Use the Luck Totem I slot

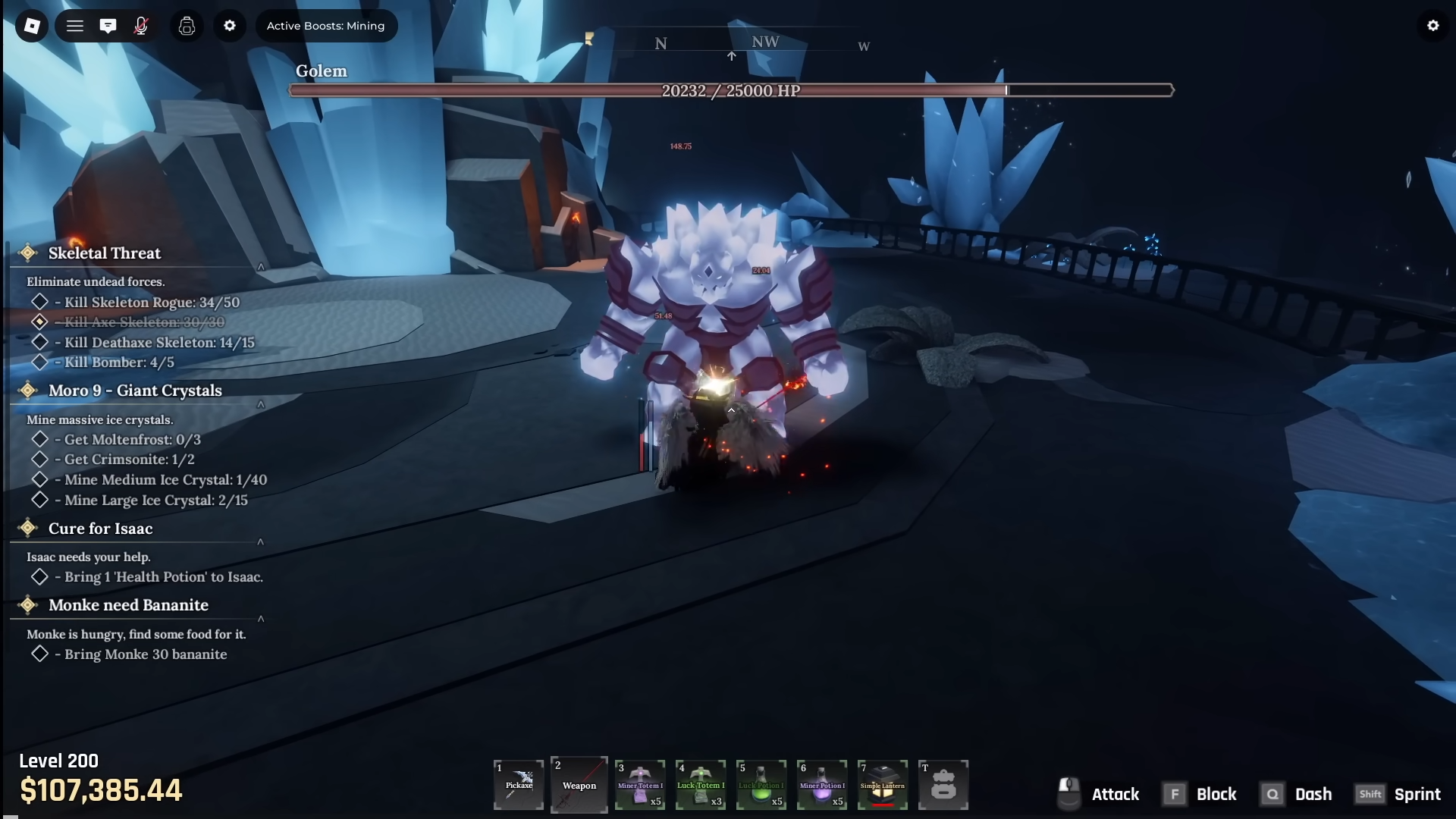[701, 785]
